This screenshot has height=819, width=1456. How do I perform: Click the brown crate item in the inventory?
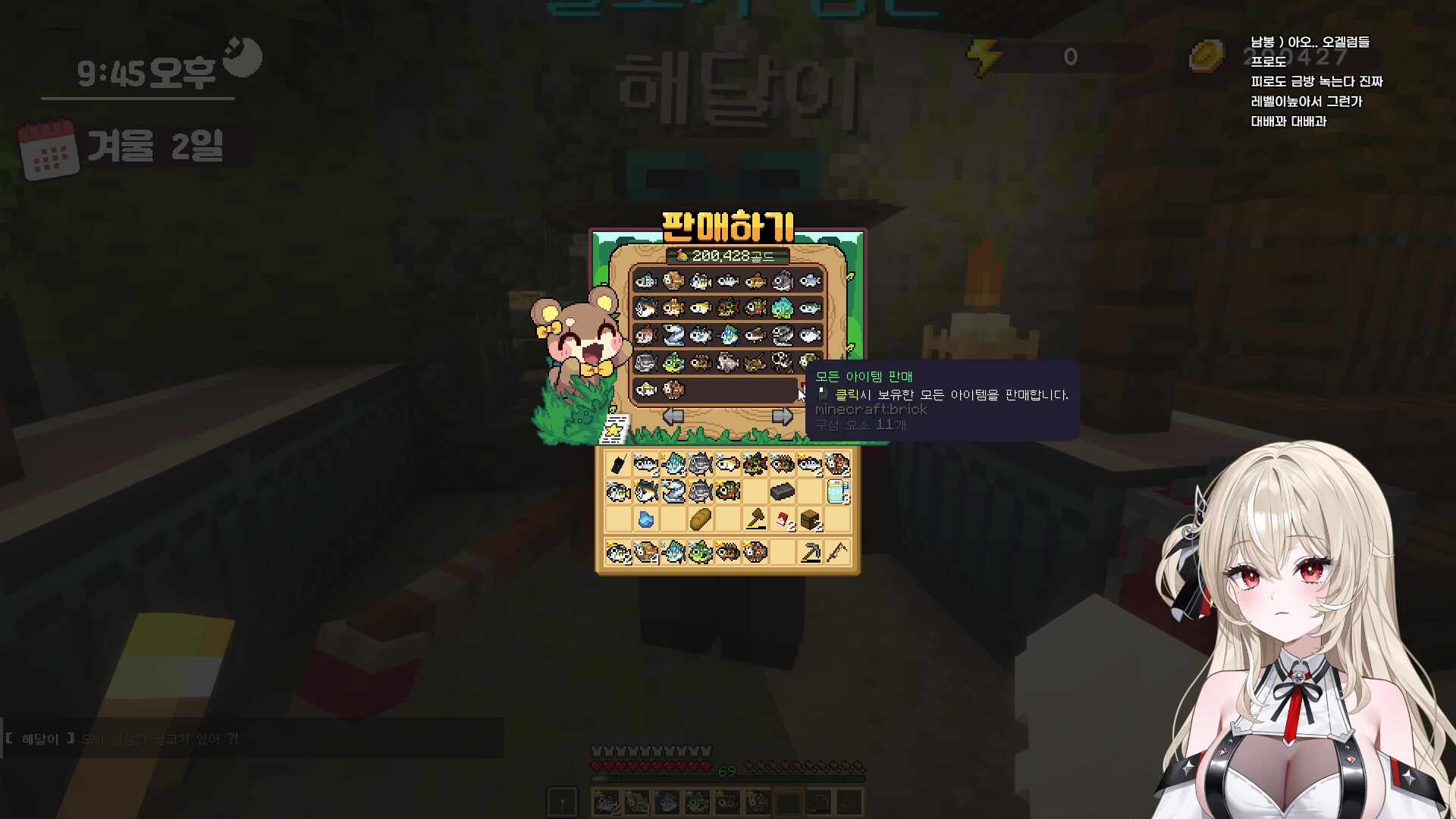(x=809, y=520)
